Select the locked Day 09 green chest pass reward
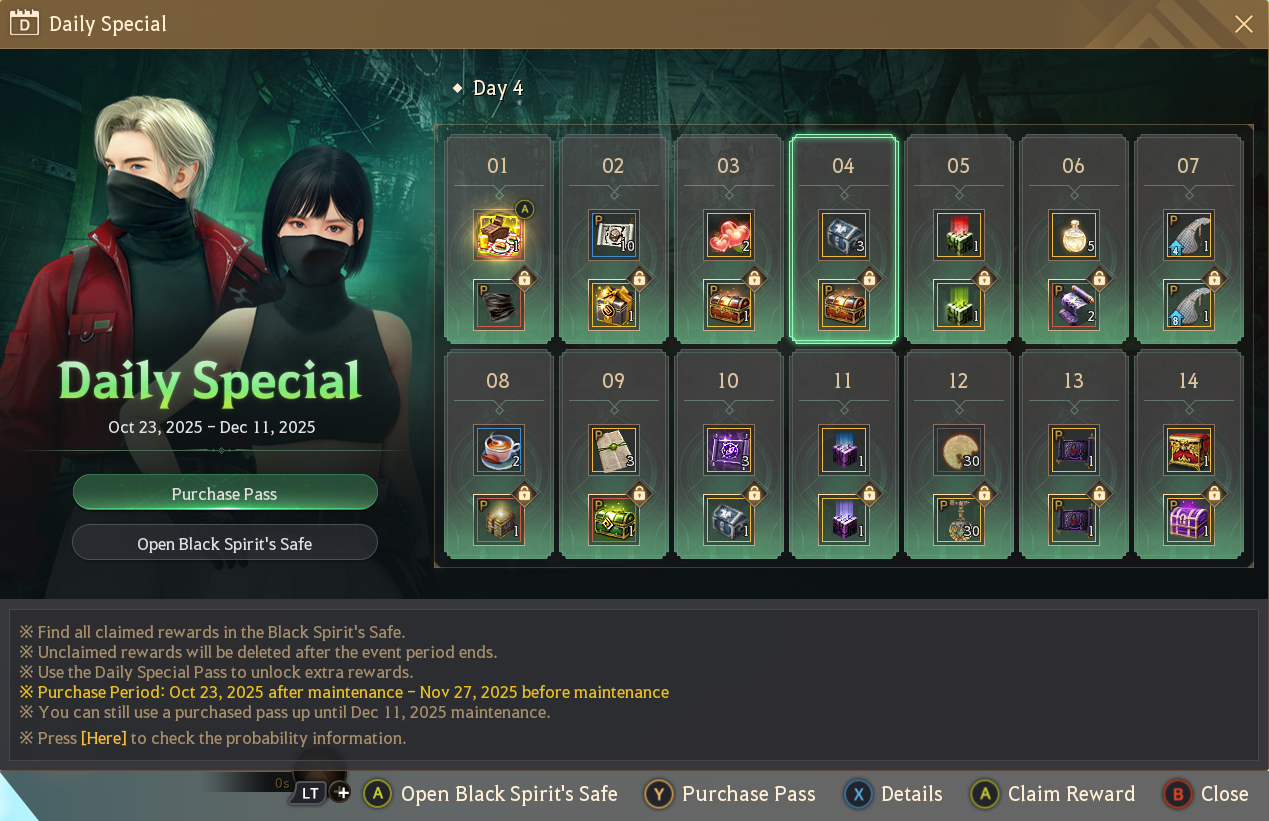 [613, 520]
